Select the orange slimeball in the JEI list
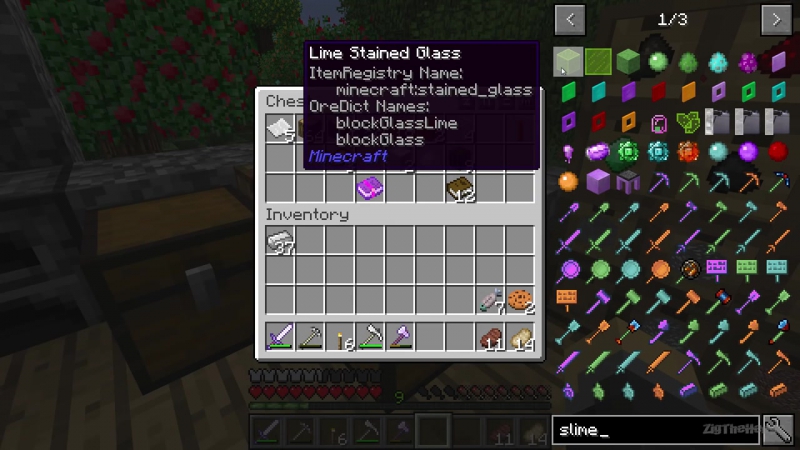 click(x=569, y=181)
